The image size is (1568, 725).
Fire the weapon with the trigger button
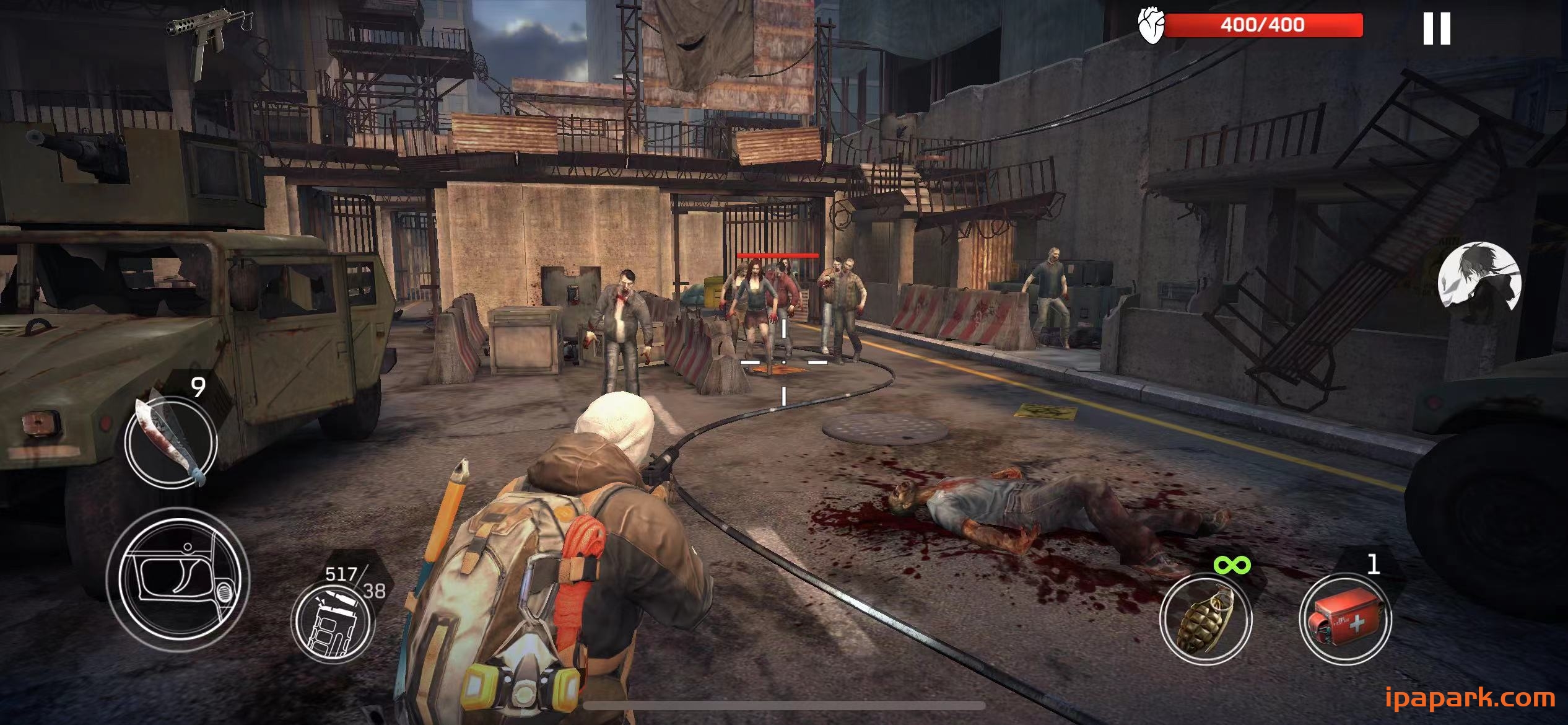(178, 579)
